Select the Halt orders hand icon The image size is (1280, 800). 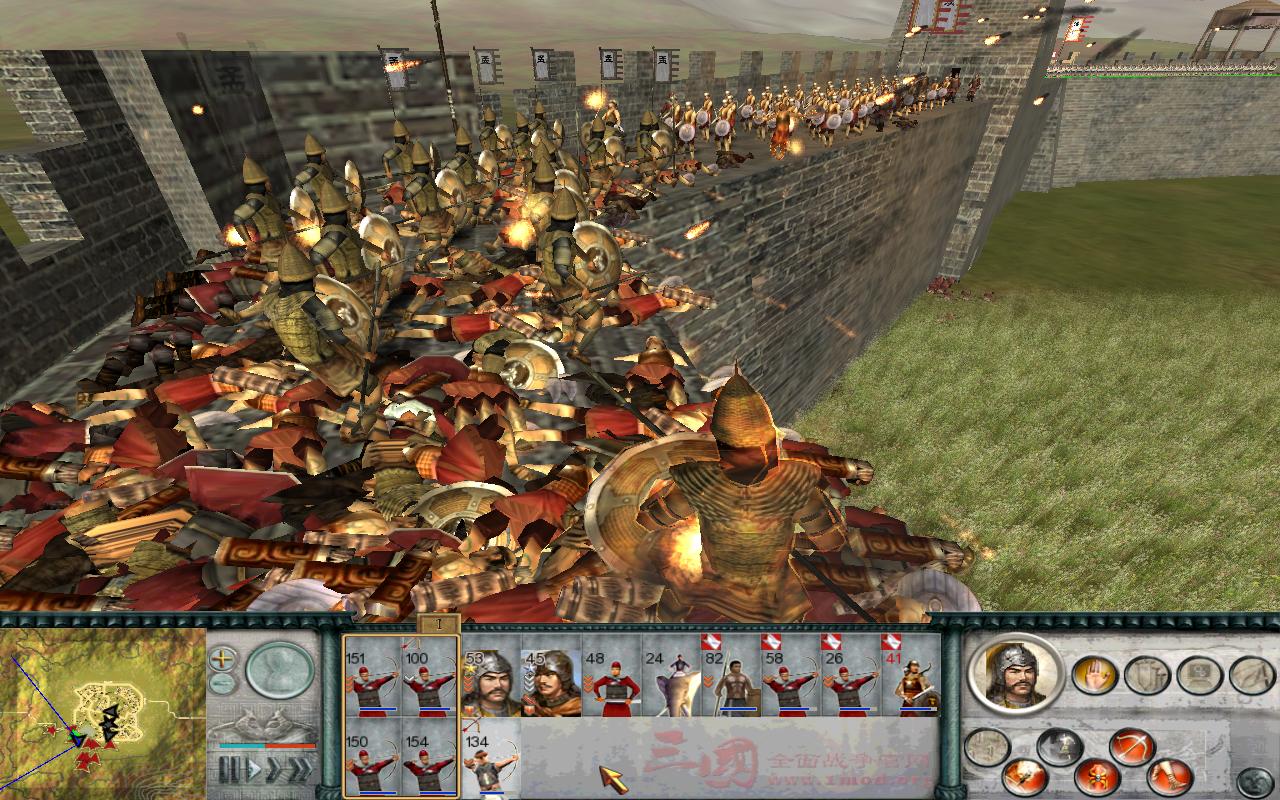click(1095, 674)
